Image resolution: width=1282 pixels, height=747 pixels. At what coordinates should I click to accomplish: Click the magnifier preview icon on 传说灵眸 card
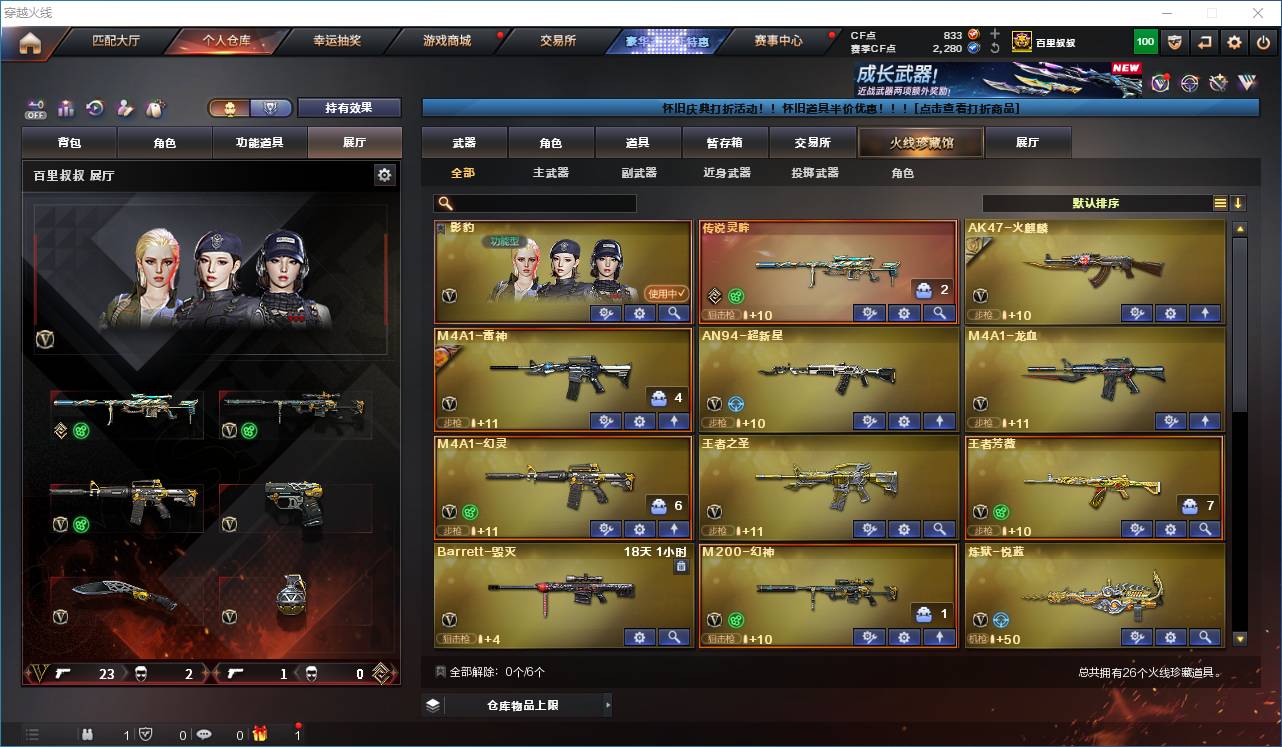tap(938, 313)
